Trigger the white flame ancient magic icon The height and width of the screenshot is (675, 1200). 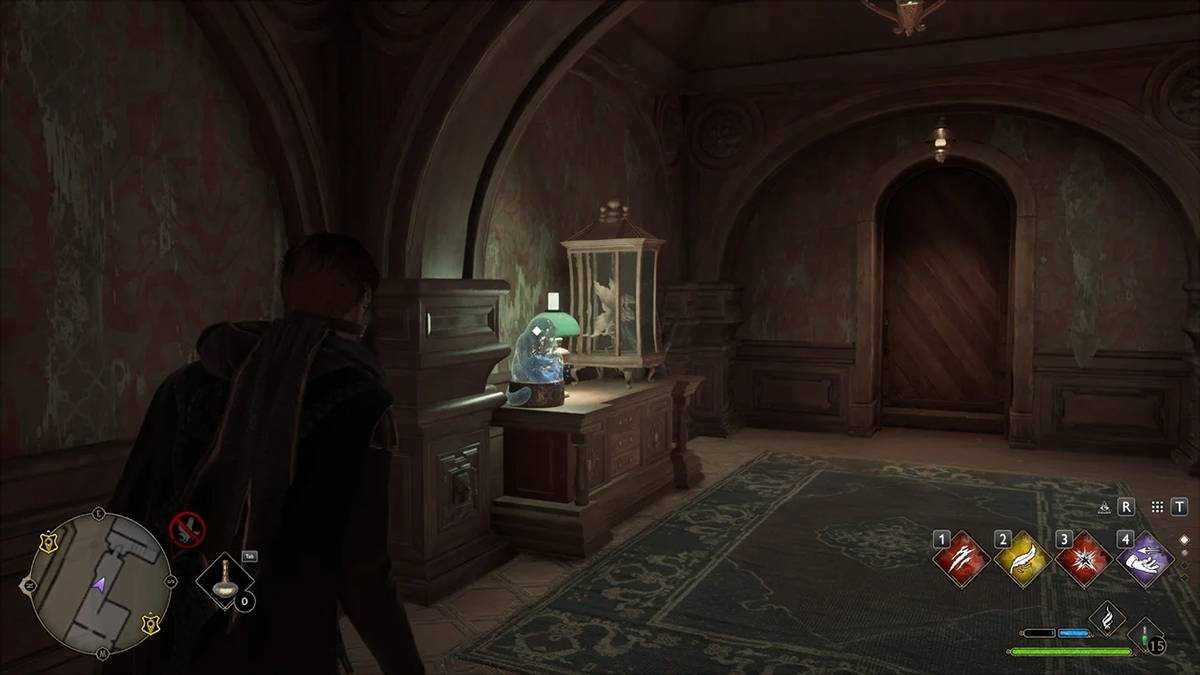pyautogui.click(x=1107, y=619)
